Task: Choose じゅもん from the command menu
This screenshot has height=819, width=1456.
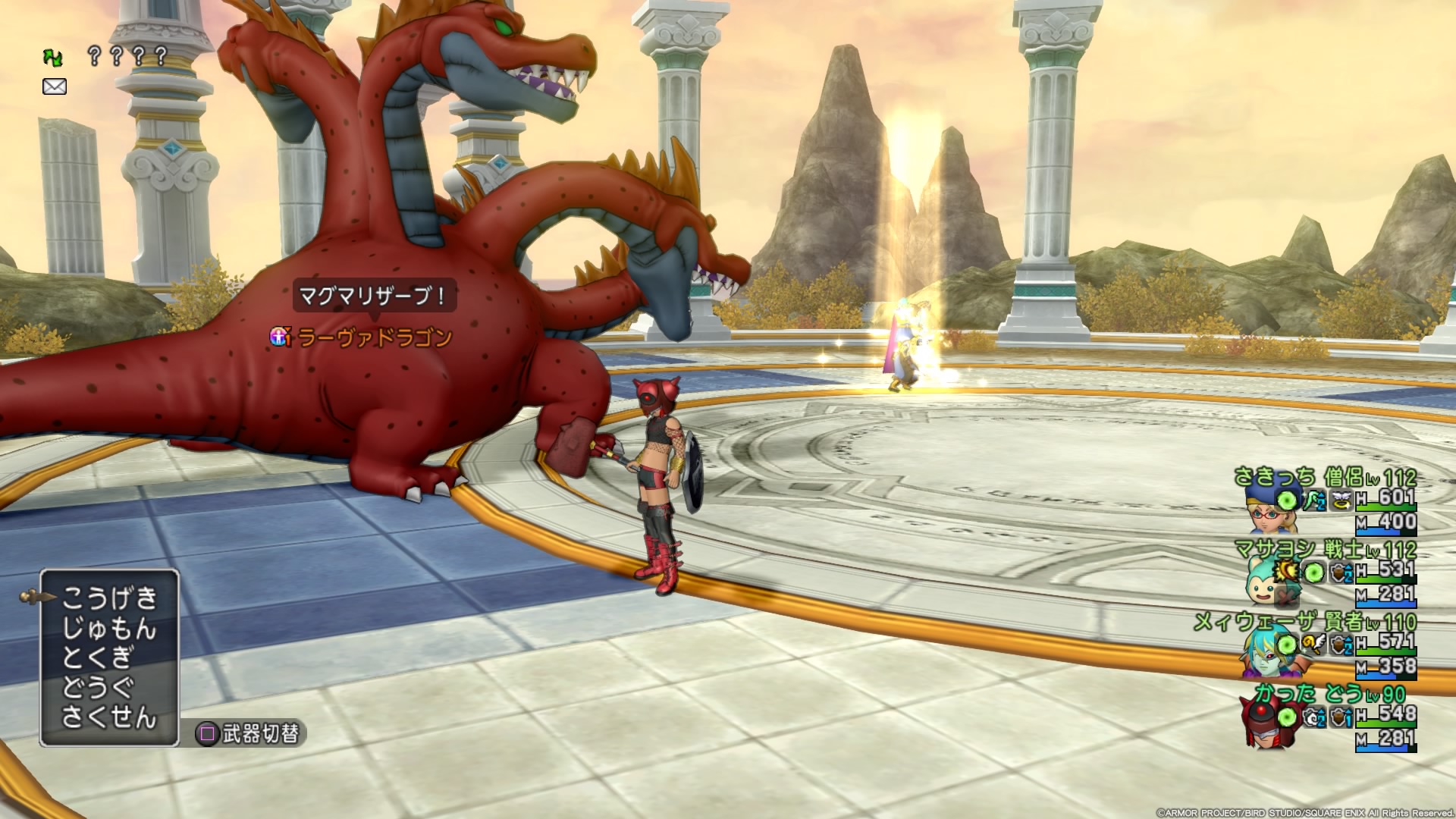Action: tap(109, 629)
